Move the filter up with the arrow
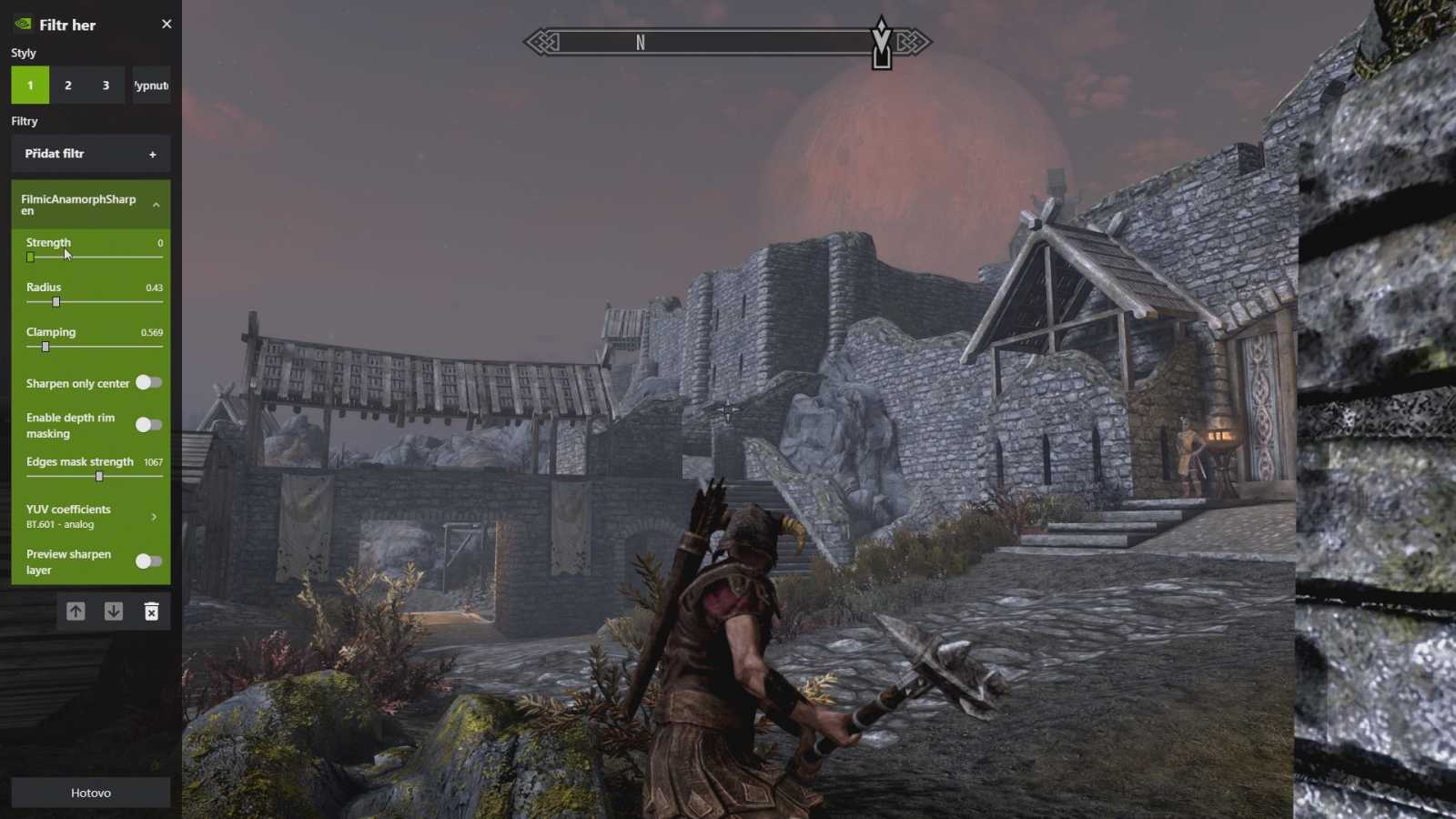The height and width of the screenshot is (819, 1456). 76,612
